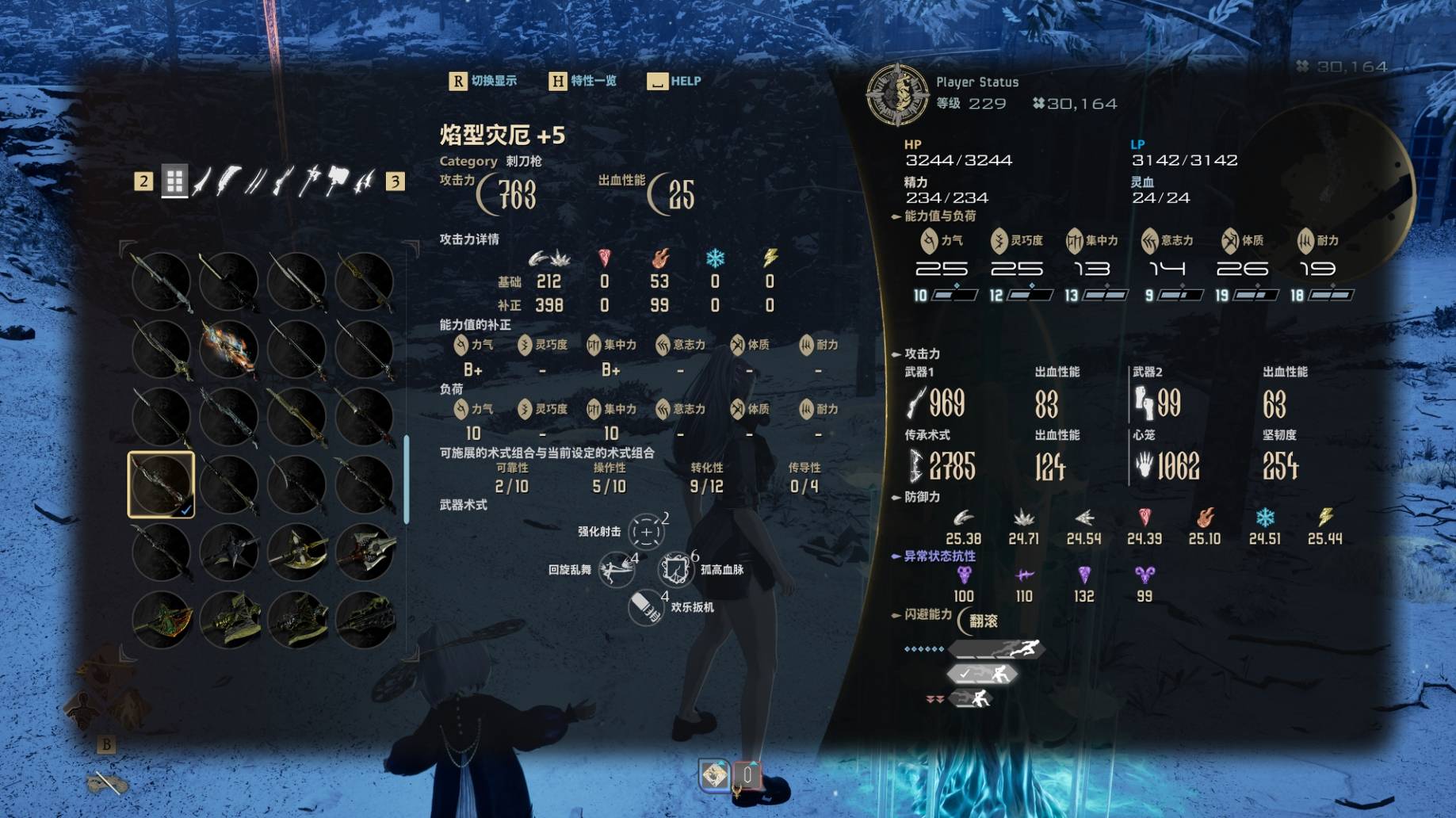Show the curved feather-blade weapon category
Image resolution: width=1456 pixels, height=818 pixels.
pos(228,181)
